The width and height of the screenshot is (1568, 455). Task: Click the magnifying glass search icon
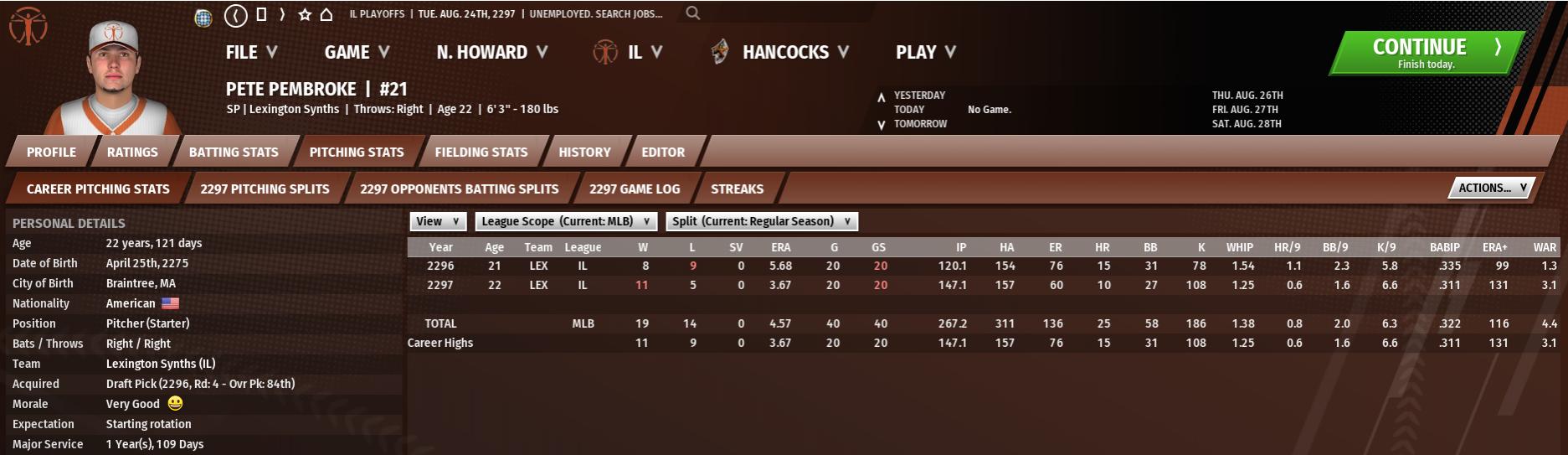[692, 13]
